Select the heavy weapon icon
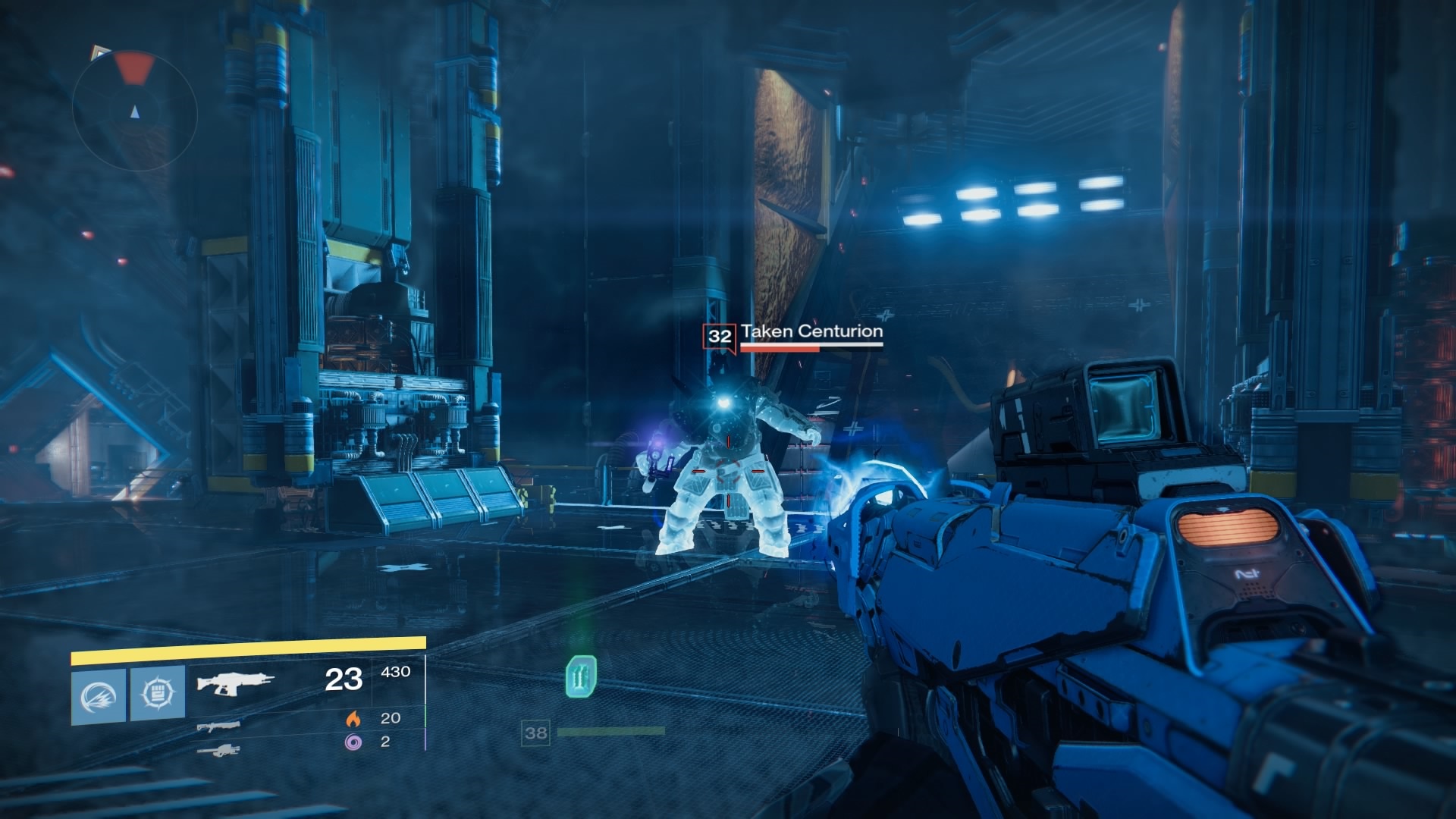 coord(218,751)
